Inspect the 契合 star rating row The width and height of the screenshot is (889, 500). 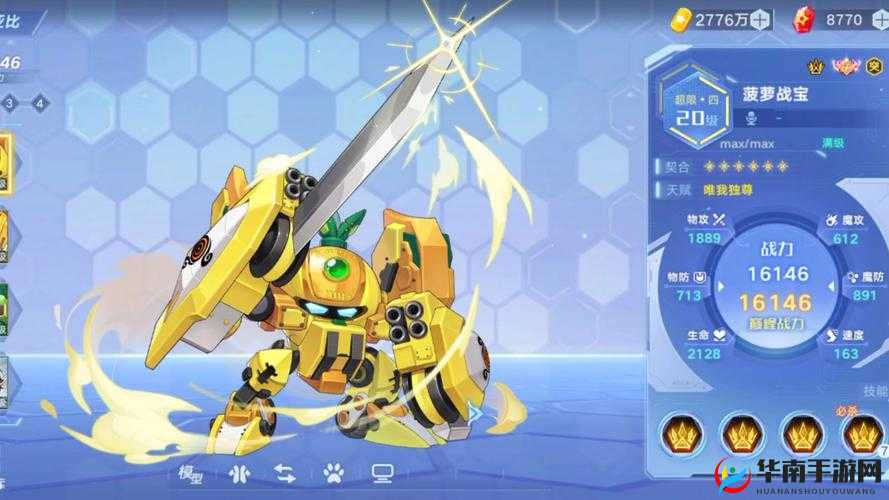[746, 166]
